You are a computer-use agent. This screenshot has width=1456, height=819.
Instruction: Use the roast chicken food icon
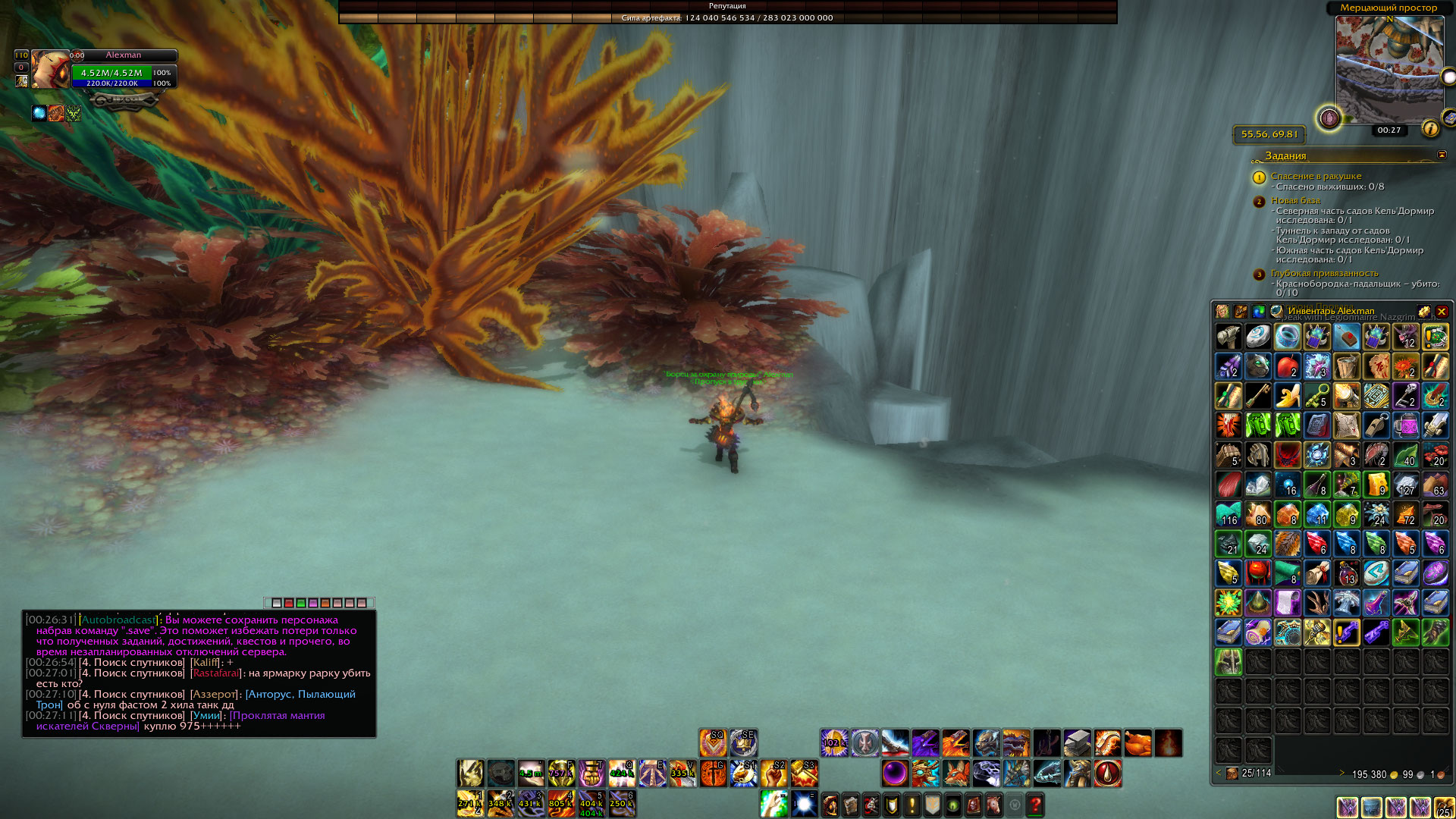click(x=1137, y=743)
